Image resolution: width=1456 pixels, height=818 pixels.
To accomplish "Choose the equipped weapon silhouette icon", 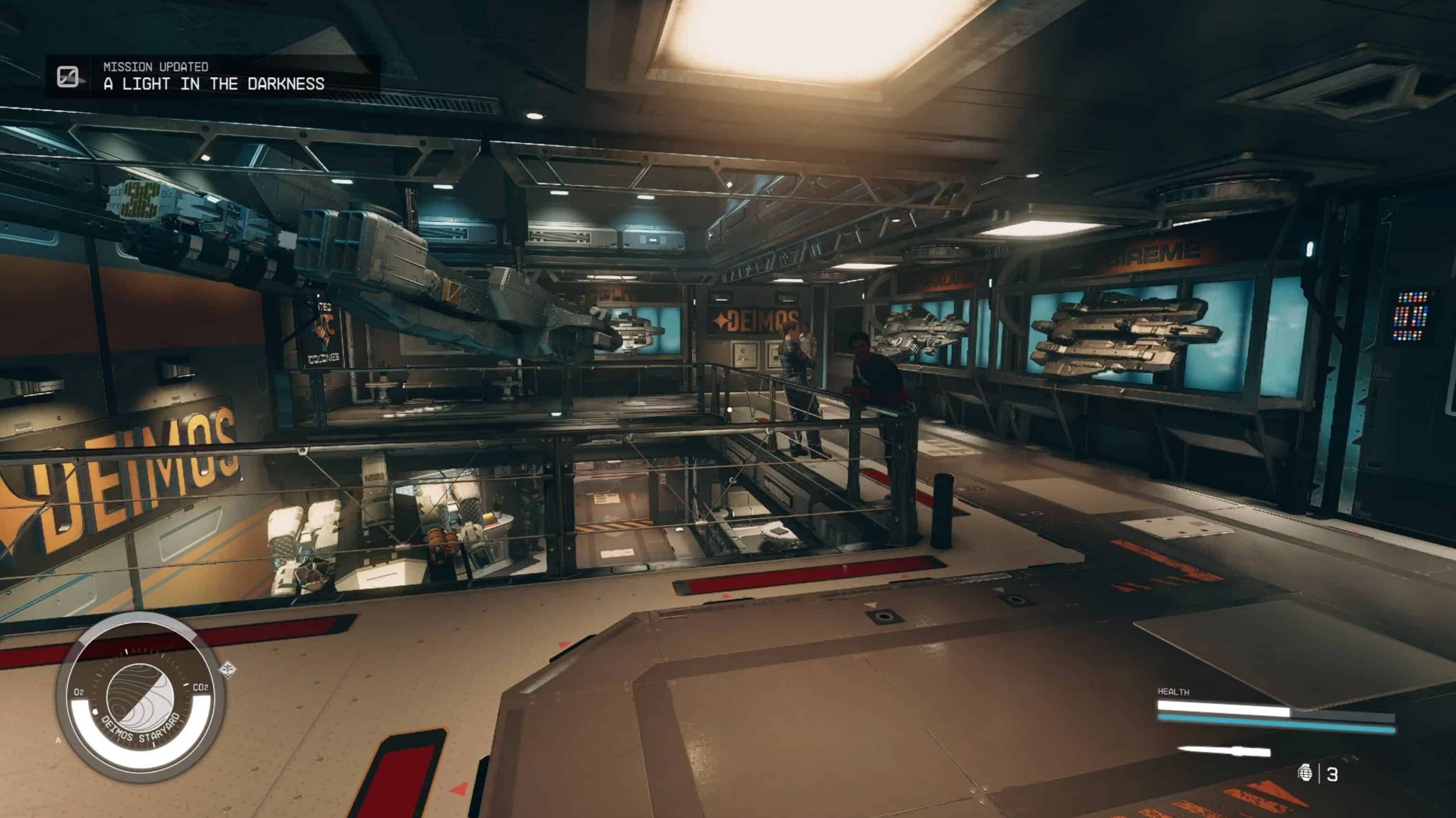I will click(x=1224, y=751).
